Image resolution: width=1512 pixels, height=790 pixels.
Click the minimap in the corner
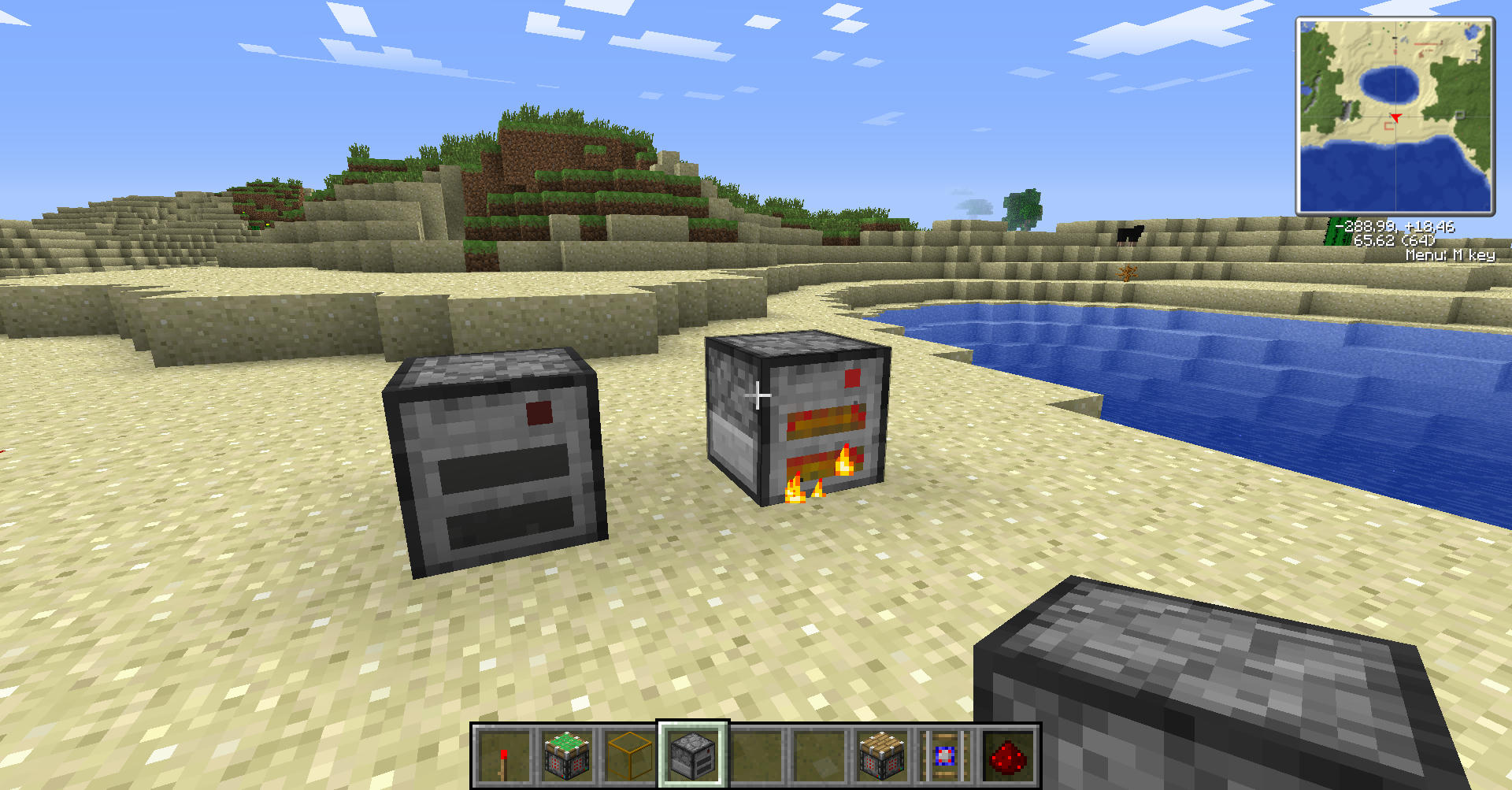coord(1395,116)
